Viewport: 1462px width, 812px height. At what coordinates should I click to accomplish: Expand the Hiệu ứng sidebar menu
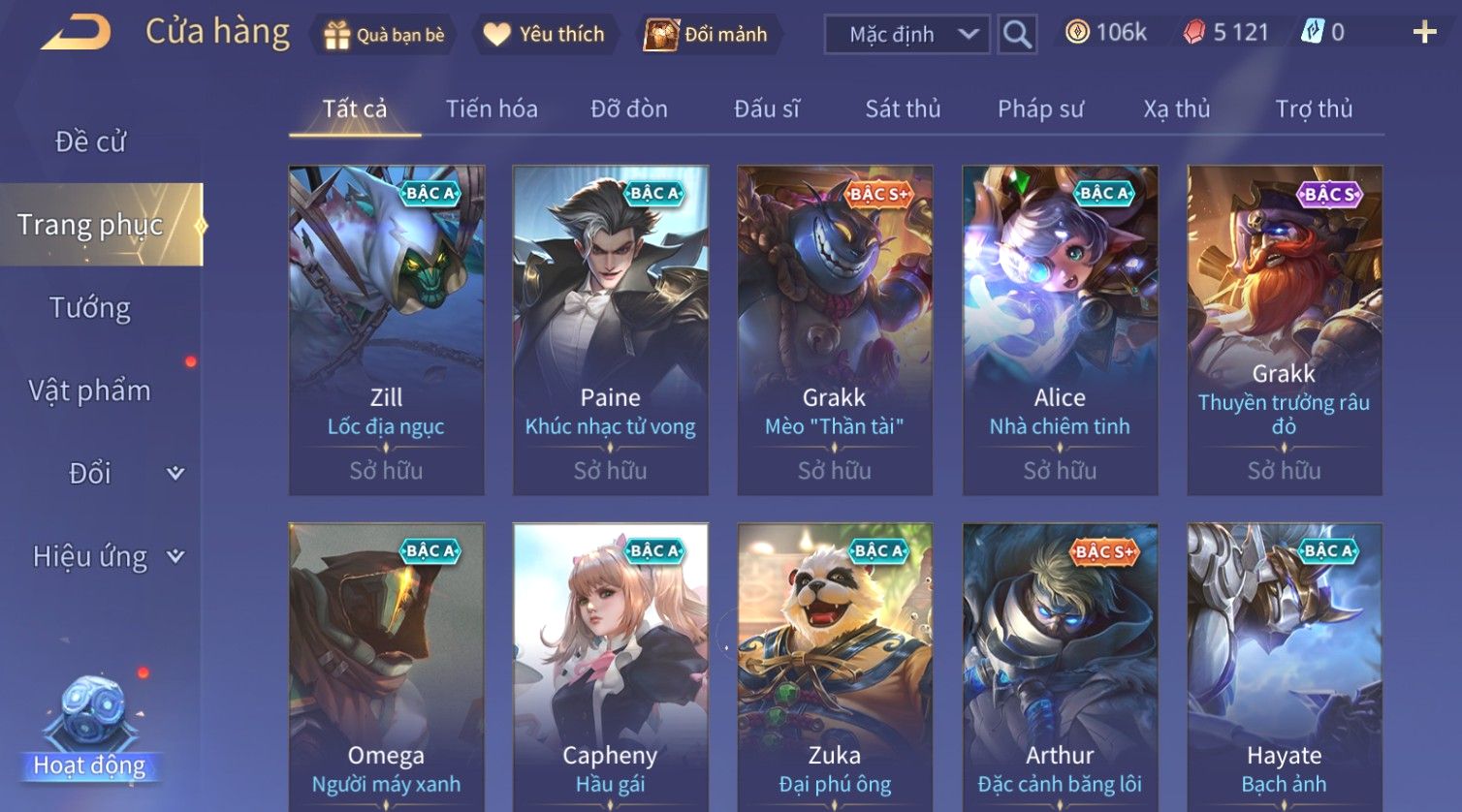tap(107, 557)
